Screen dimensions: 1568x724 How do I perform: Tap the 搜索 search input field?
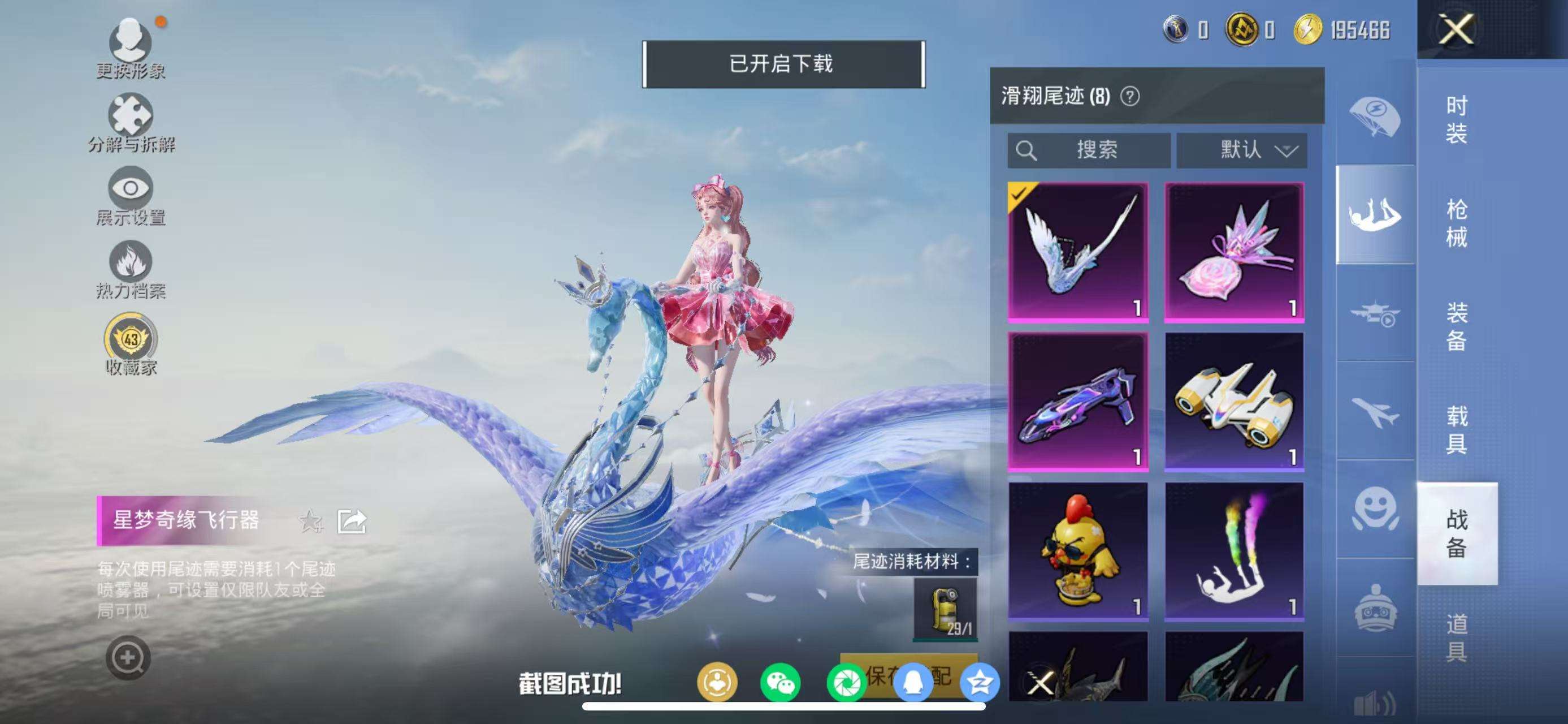[x=1090, y=151]
